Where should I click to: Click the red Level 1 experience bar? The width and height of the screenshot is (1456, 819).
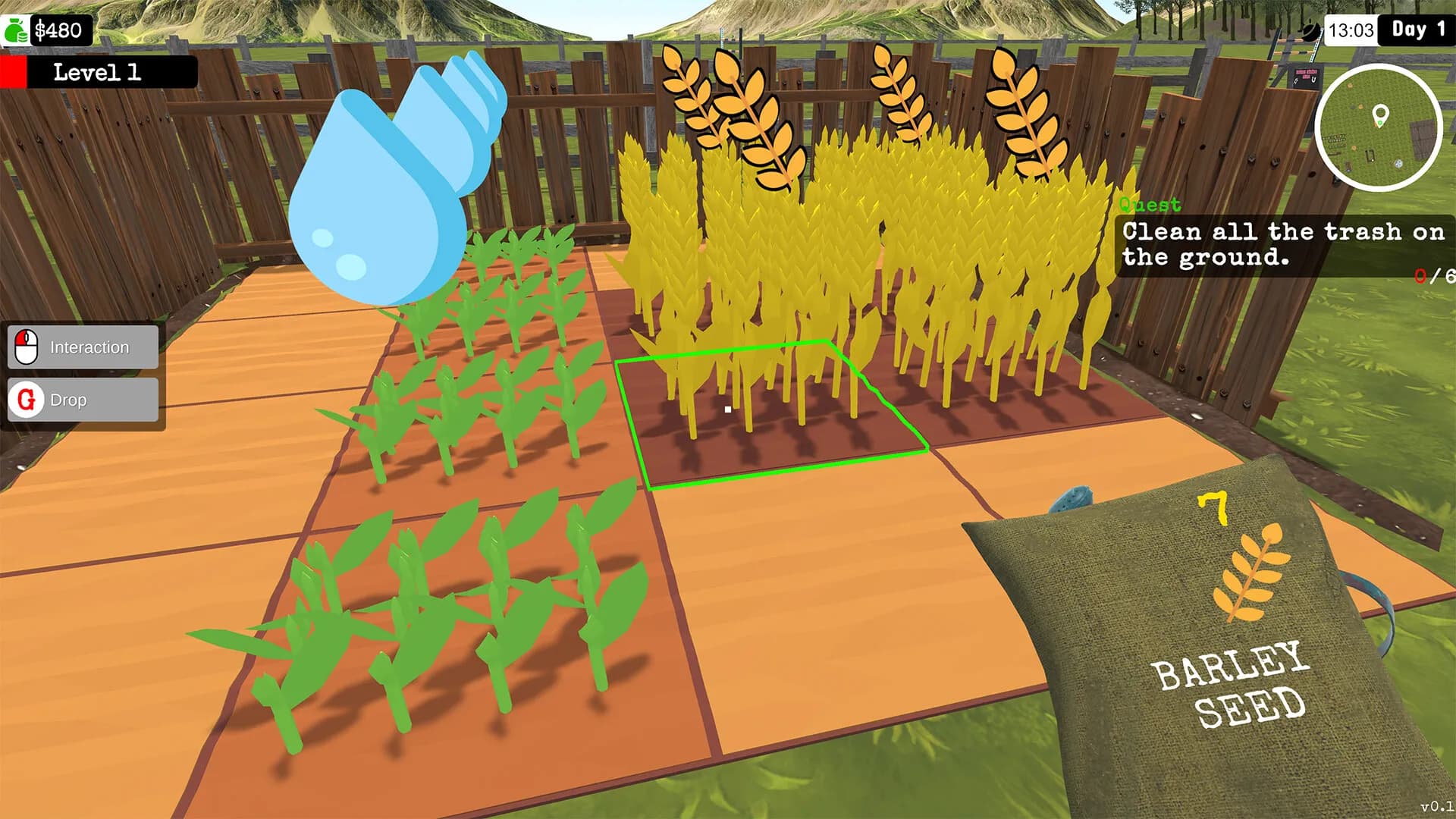point(17,72)
